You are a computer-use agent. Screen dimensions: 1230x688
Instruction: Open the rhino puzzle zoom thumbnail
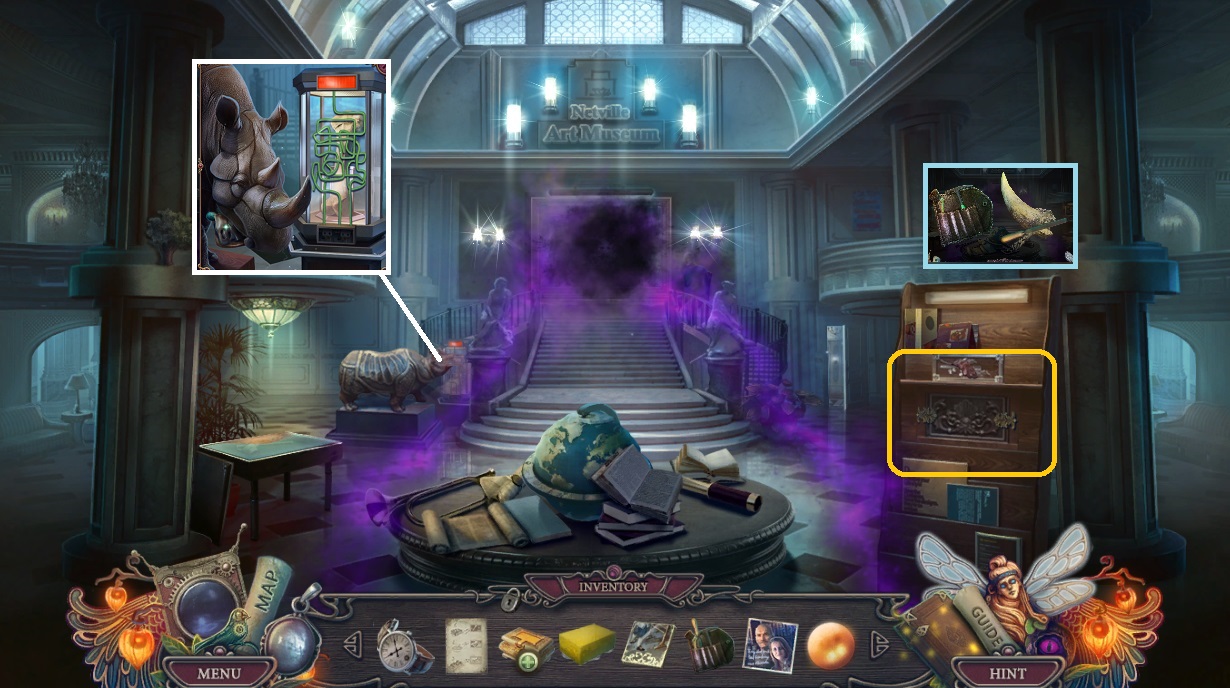pyautogui.click(x=291, y=166)
